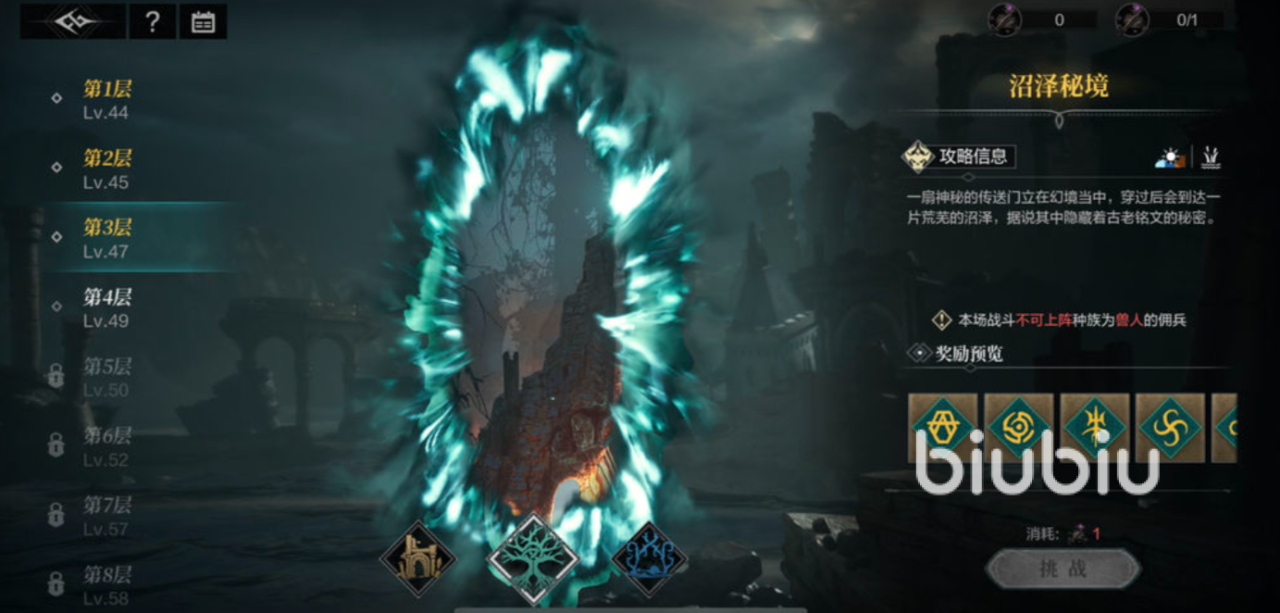
Task: Open the calendar log icon
Action: tap(203, 22)
